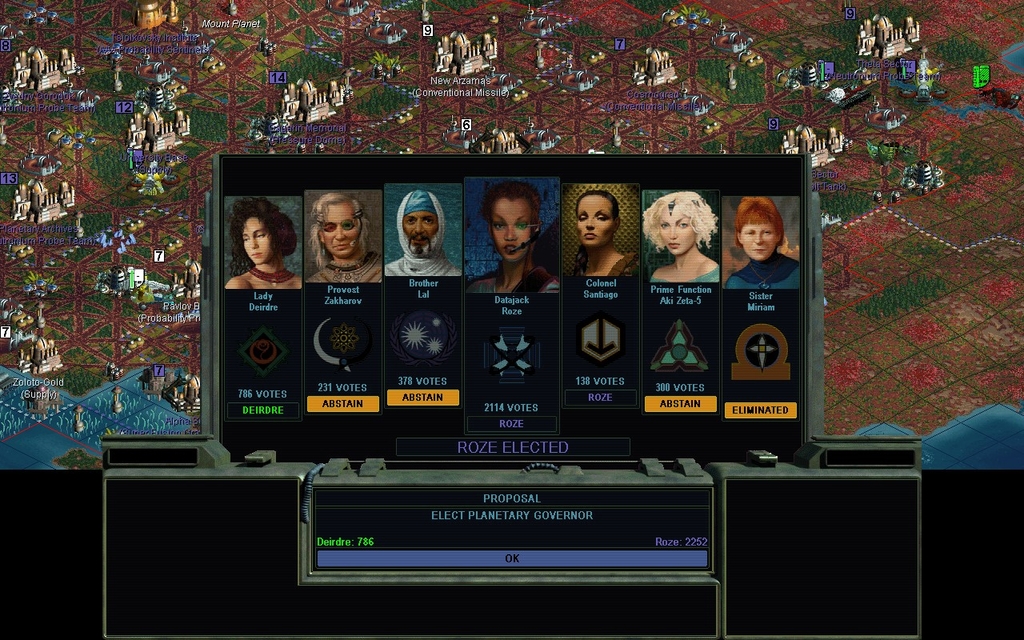Choose Provost Zakharov's portrait
Viewport: 1024px width, 640px height.
(x=343, y=237)
